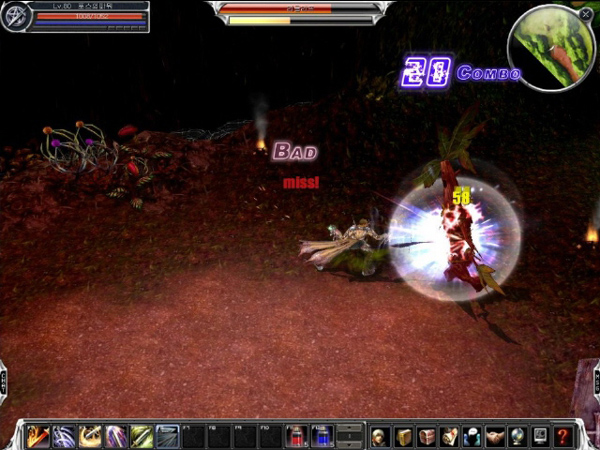Activate the blue-grey blade skill
The height and width of the screenshot is (450, 600).
point(168,436)
